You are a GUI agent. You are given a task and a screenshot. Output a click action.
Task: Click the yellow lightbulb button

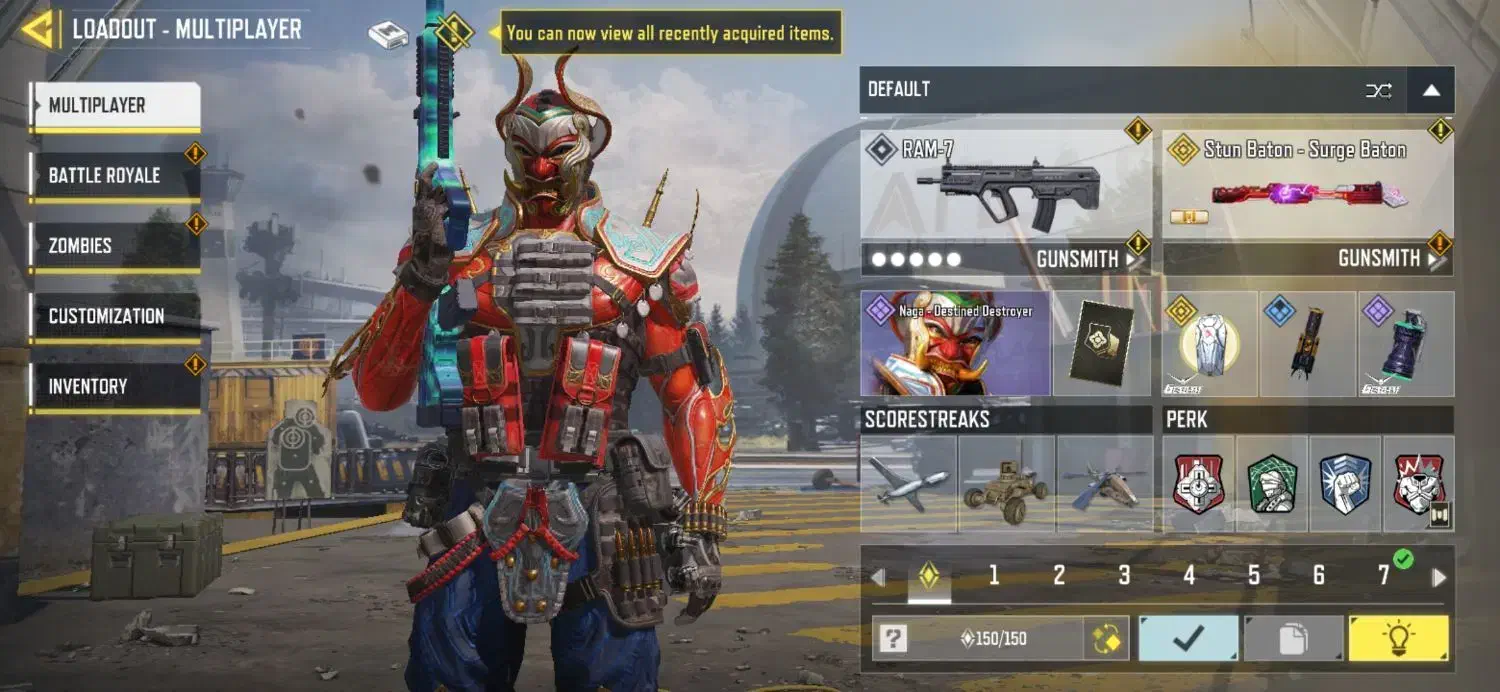click(1397, 639)
